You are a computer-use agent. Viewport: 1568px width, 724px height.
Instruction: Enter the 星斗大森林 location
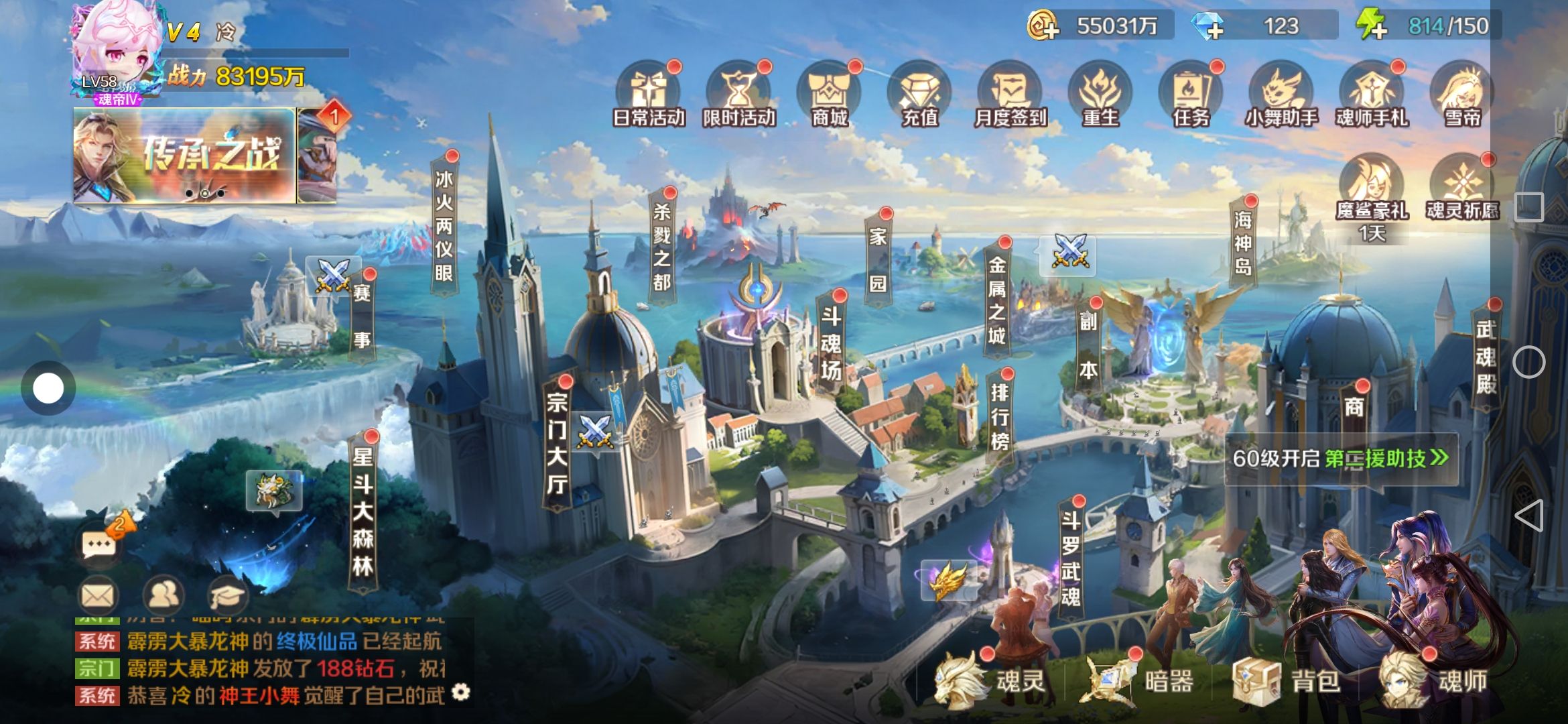point(363,511)
